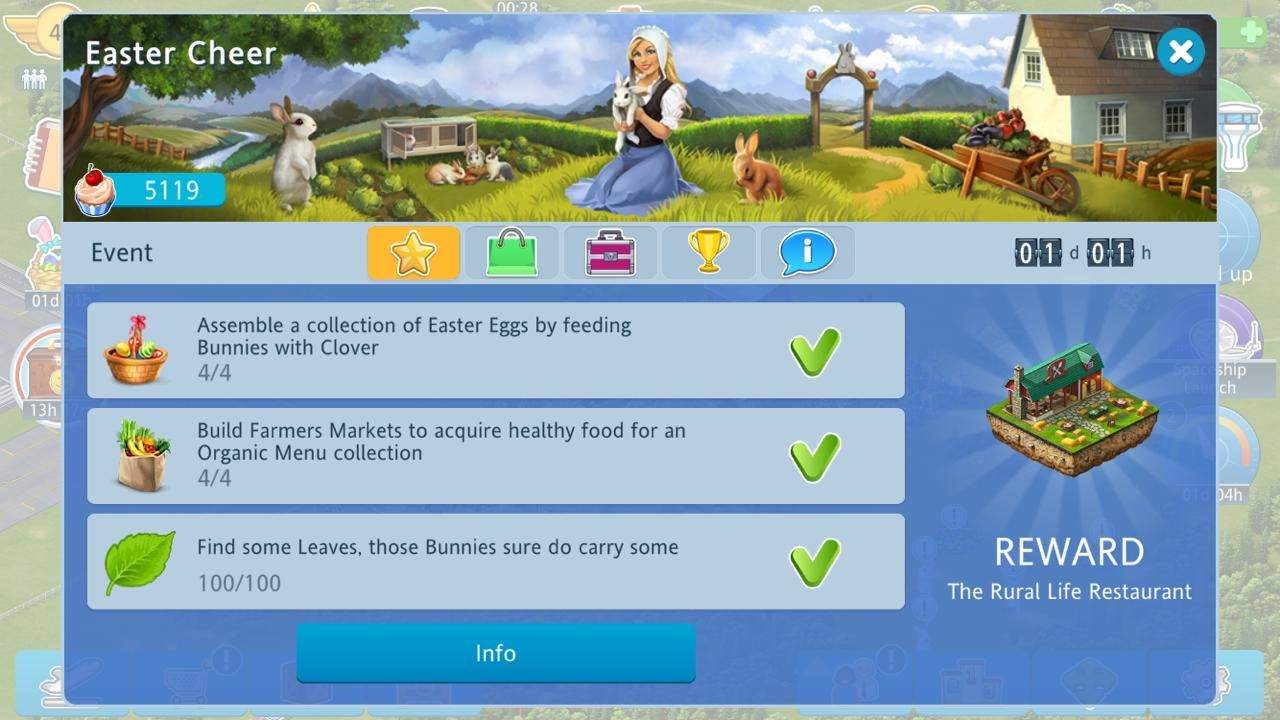Choose the Farmers Markets Organic Menu task row
This screenshot has height=720, width=1280.
click(x=495, y=456)
